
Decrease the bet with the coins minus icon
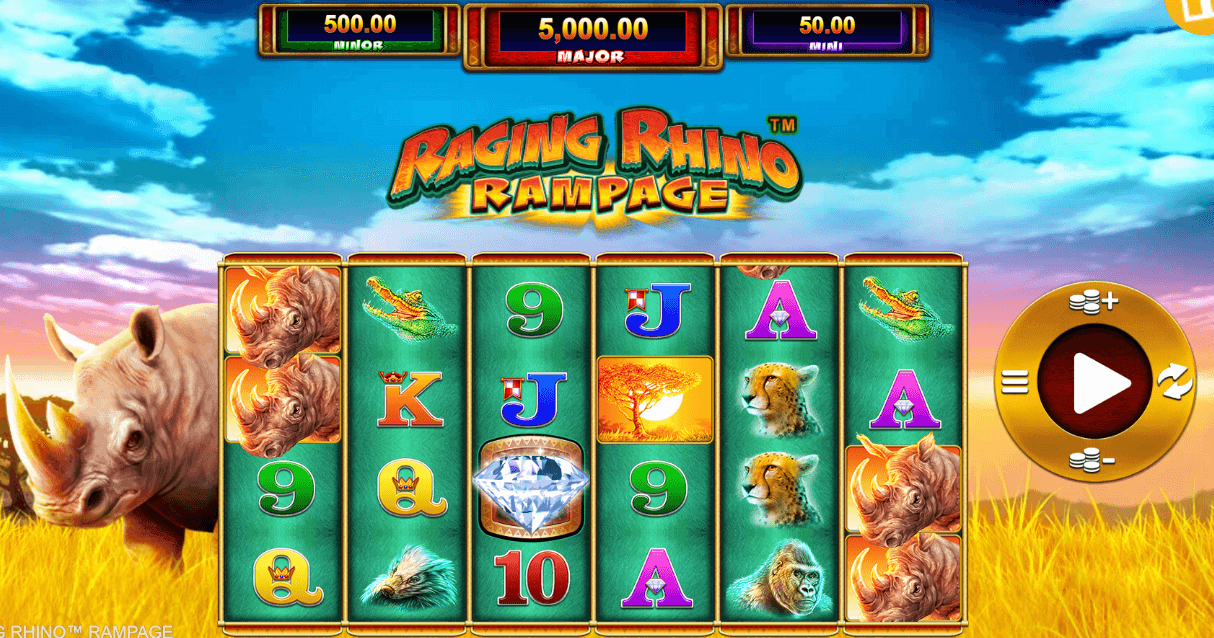click(1093, 460)
